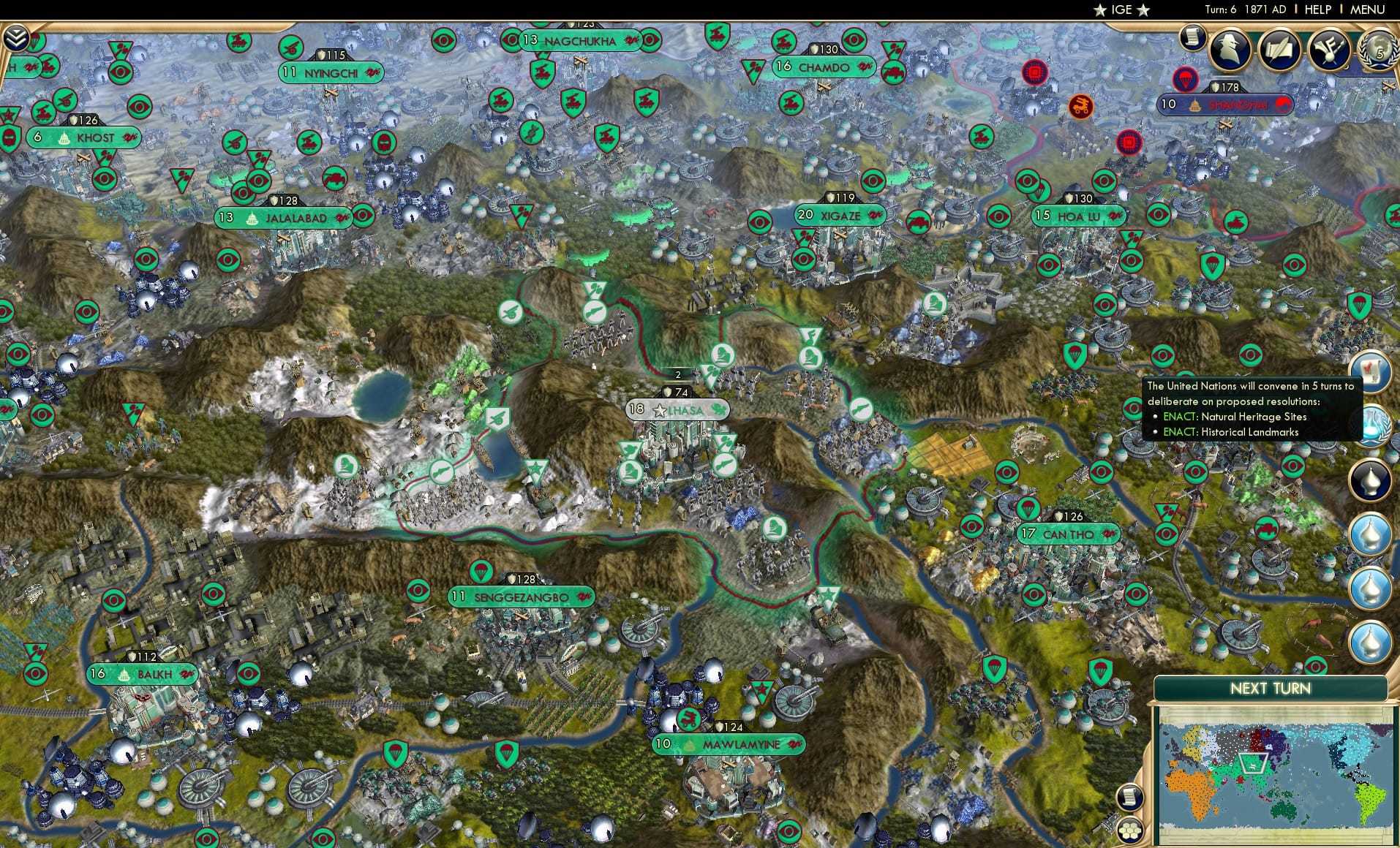Open the Culture and Tourism overview icon

tap(1330, 50)
